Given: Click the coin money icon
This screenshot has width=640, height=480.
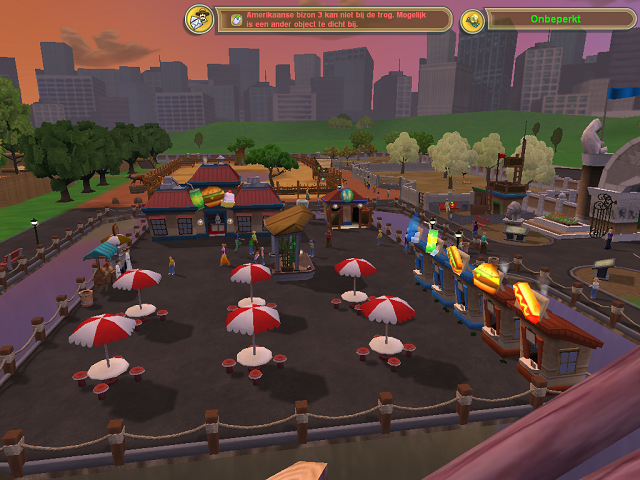Looking at the screenshot, I should 472,20.
